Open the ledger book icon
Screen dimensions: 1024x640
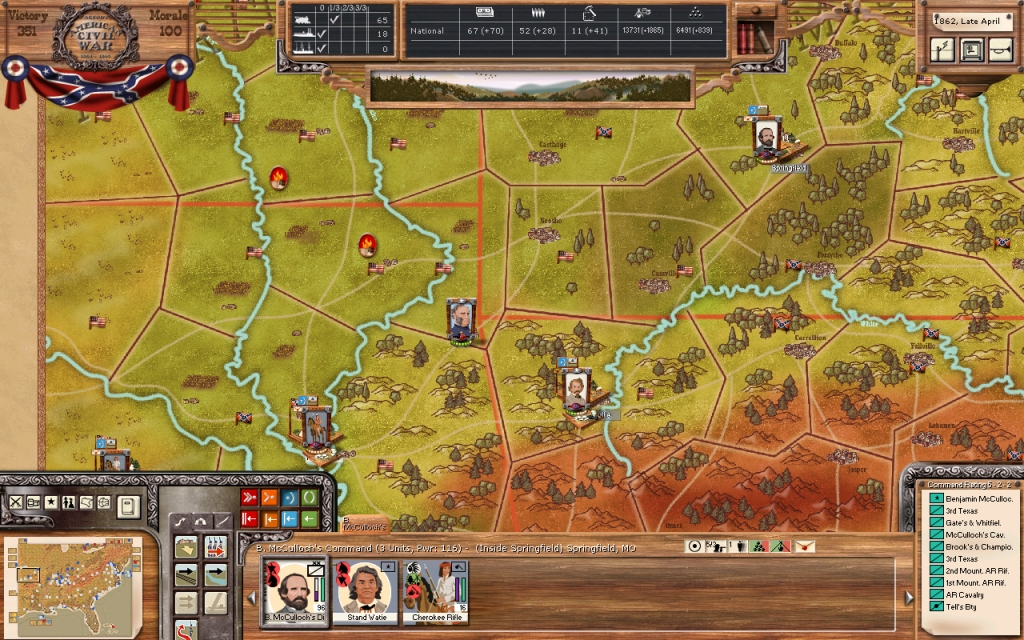[x=127, y=505]
